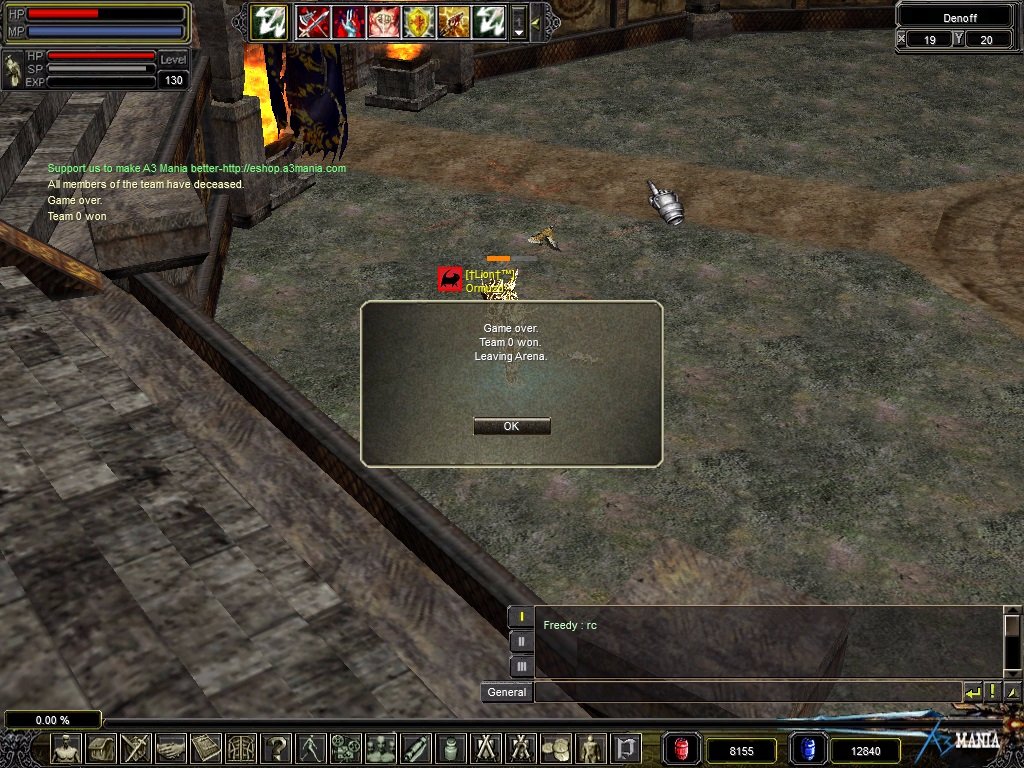Click the down arrow on skill bar page
This screenshot has height=768, width=1024.
(x=519, y=31)
